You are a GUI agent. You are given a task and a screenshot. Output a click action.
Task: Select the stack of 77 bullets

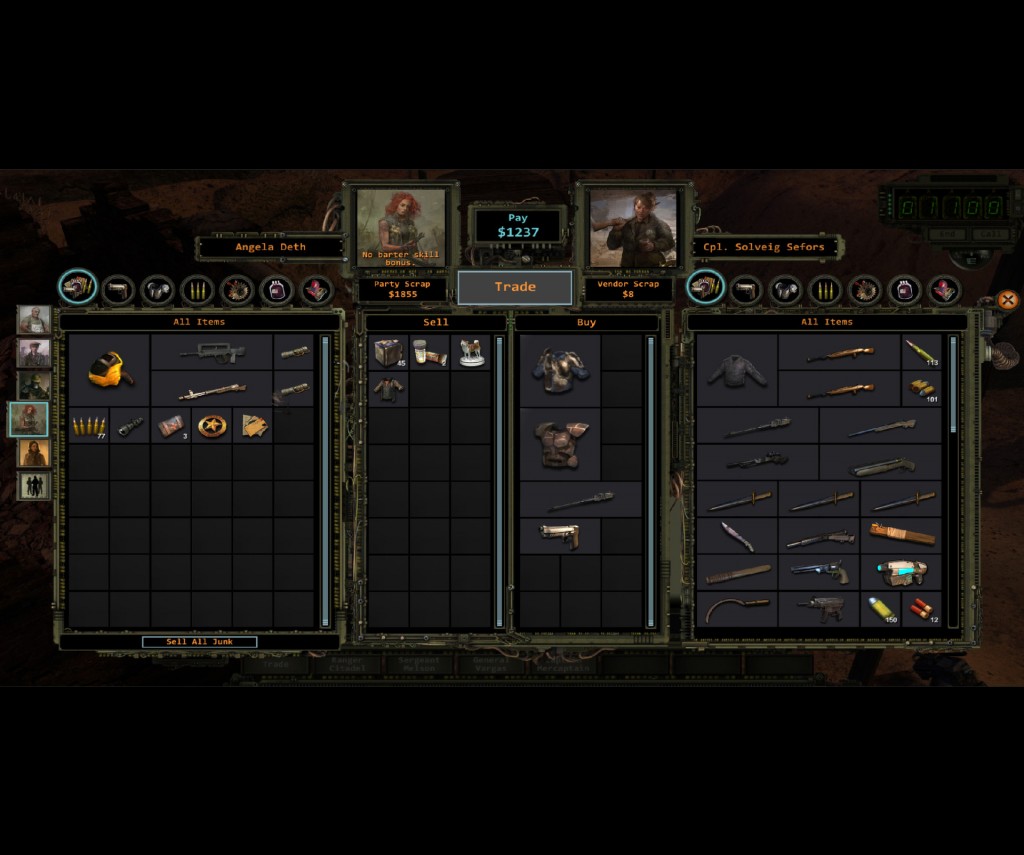[88, 426]
